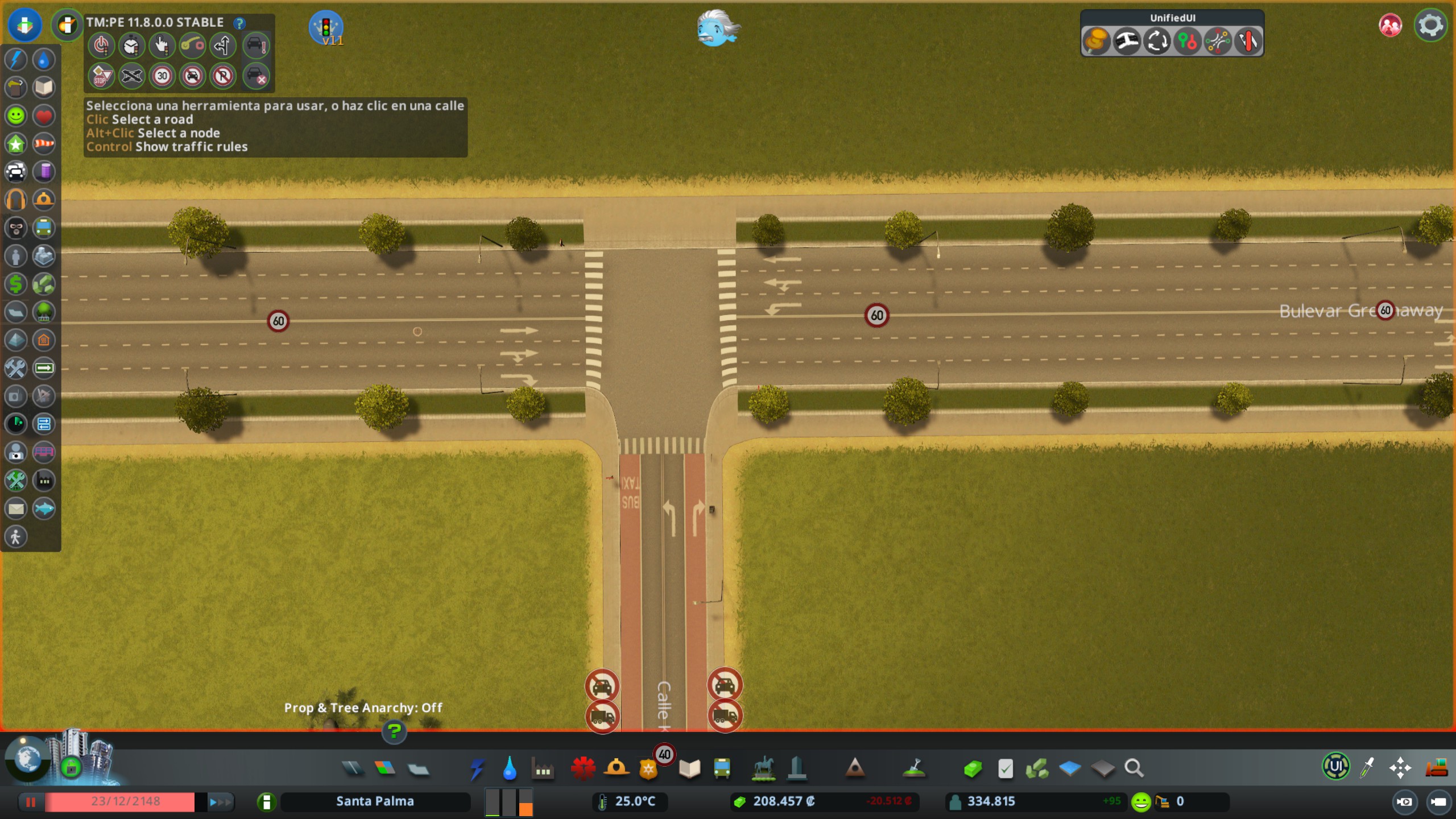Select the parking restrictions tool
1456x819 pixels.
click(223, 76)
